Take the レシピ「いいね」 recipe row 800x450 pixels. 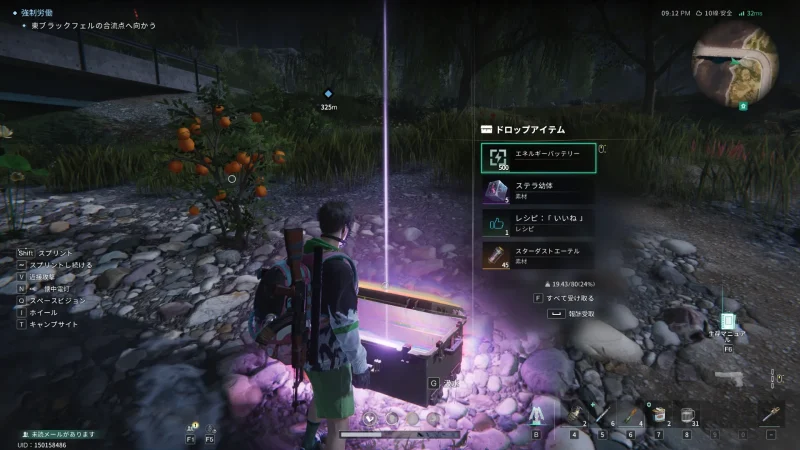coord(538,223)
